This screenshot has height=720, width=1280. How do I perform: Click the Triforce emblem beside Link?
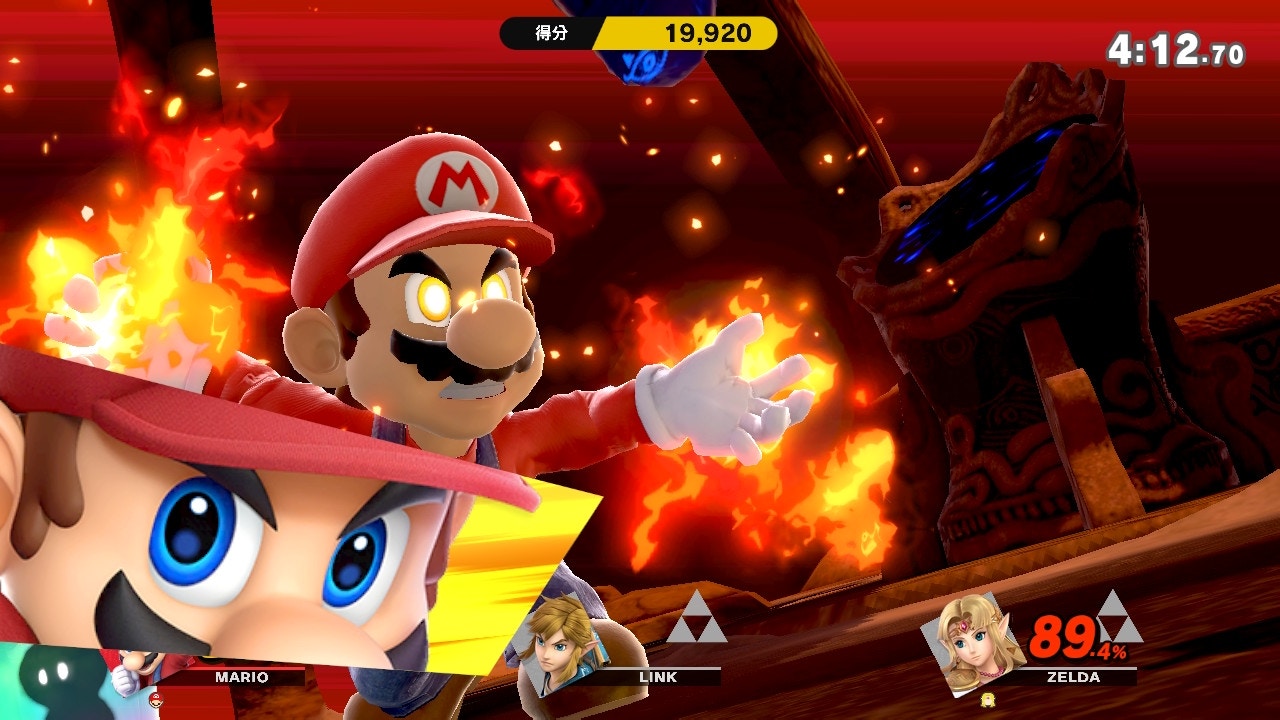coord(696,617)
